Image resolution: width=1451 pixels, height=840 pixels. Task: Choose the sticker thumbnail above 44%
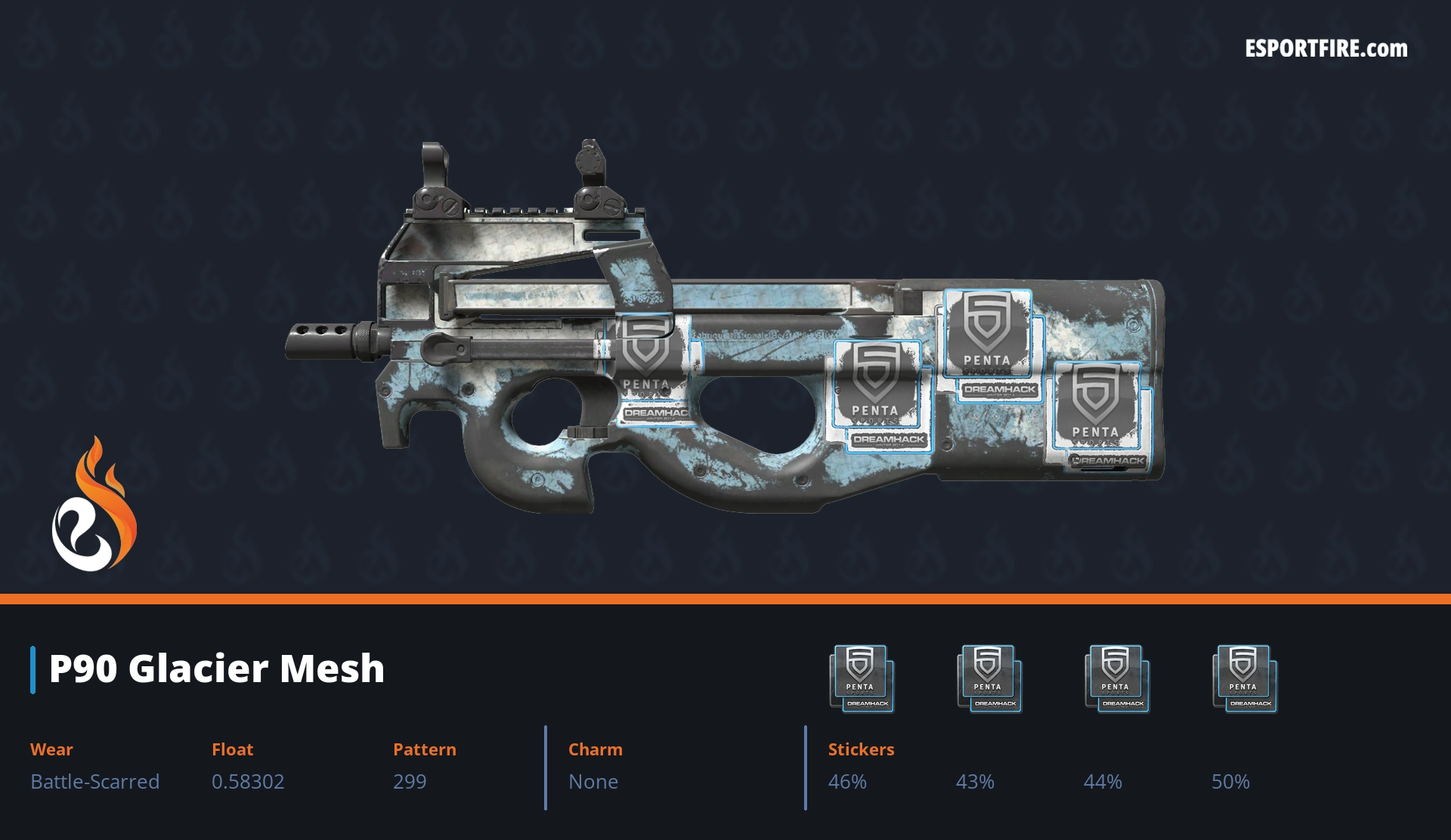pyautogui.click(x=1117, y=678)
